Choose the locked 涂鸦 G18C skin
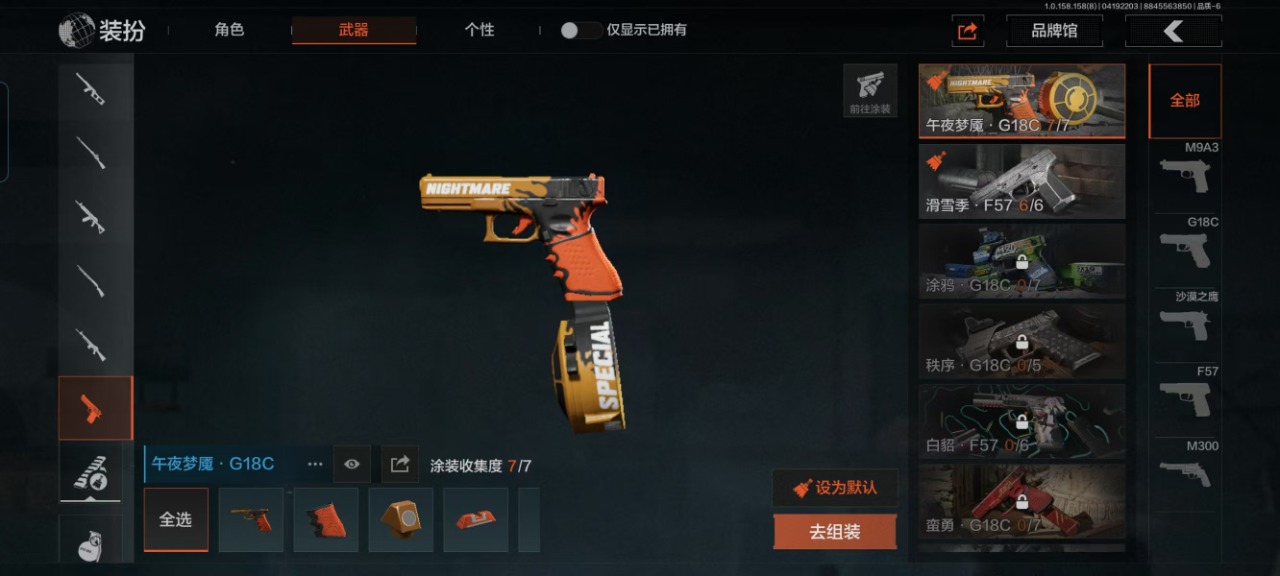This screenshot has height=576, width=1280. (x=1022, y=260)
